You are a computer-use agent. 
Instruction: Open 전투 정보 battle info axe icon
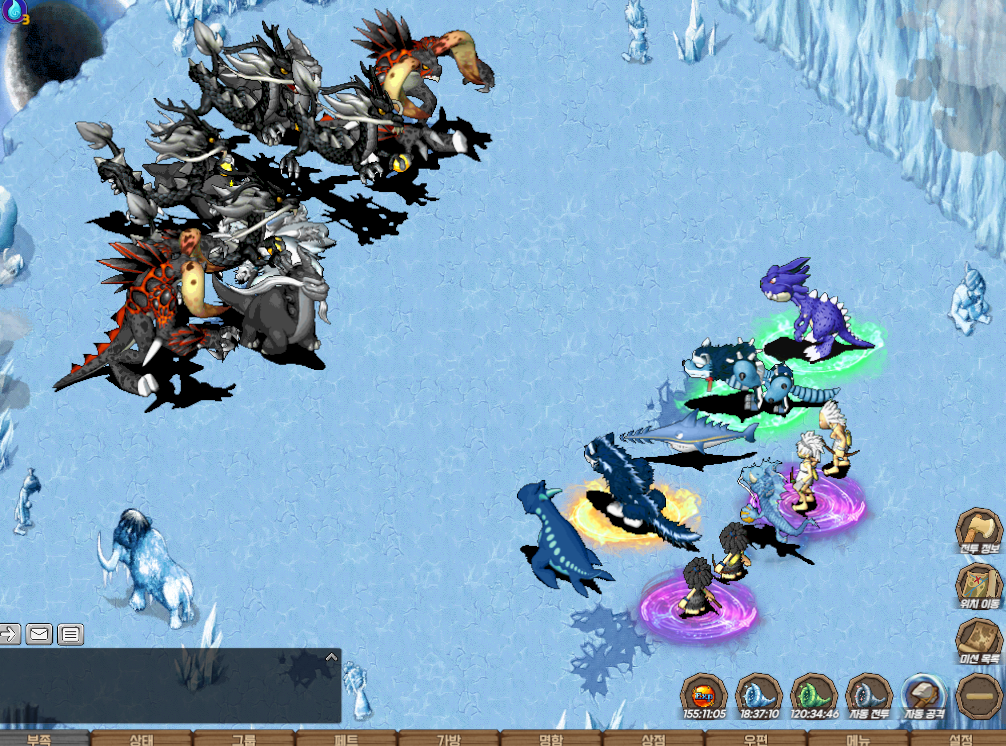[x=978, y=531]
